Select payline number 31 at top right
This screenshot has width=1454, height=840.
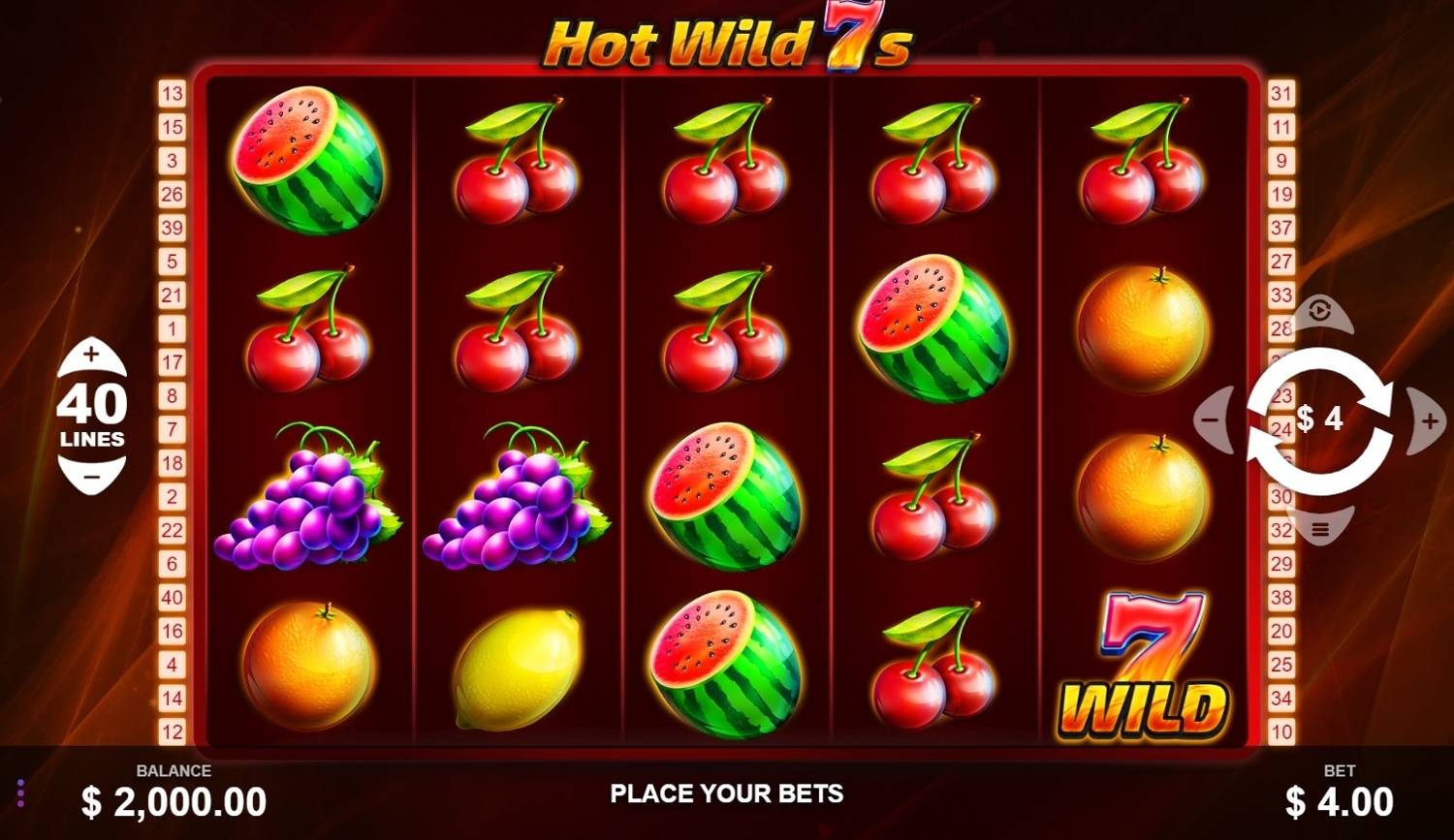click(x=1281, y=93)
